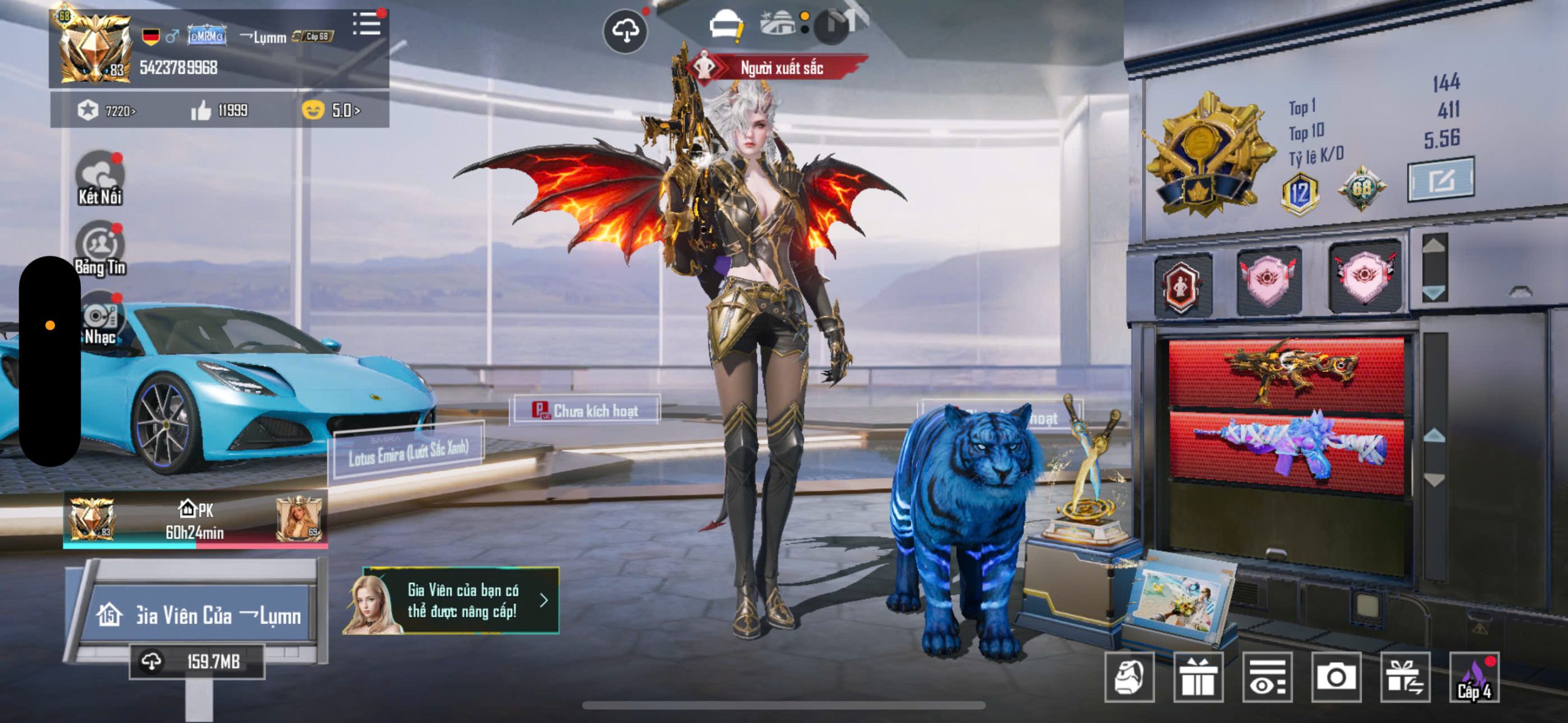Select the helmet icon with exclamation mark
This screenshot has width=1568, height=723.
(x=726, y=28)
